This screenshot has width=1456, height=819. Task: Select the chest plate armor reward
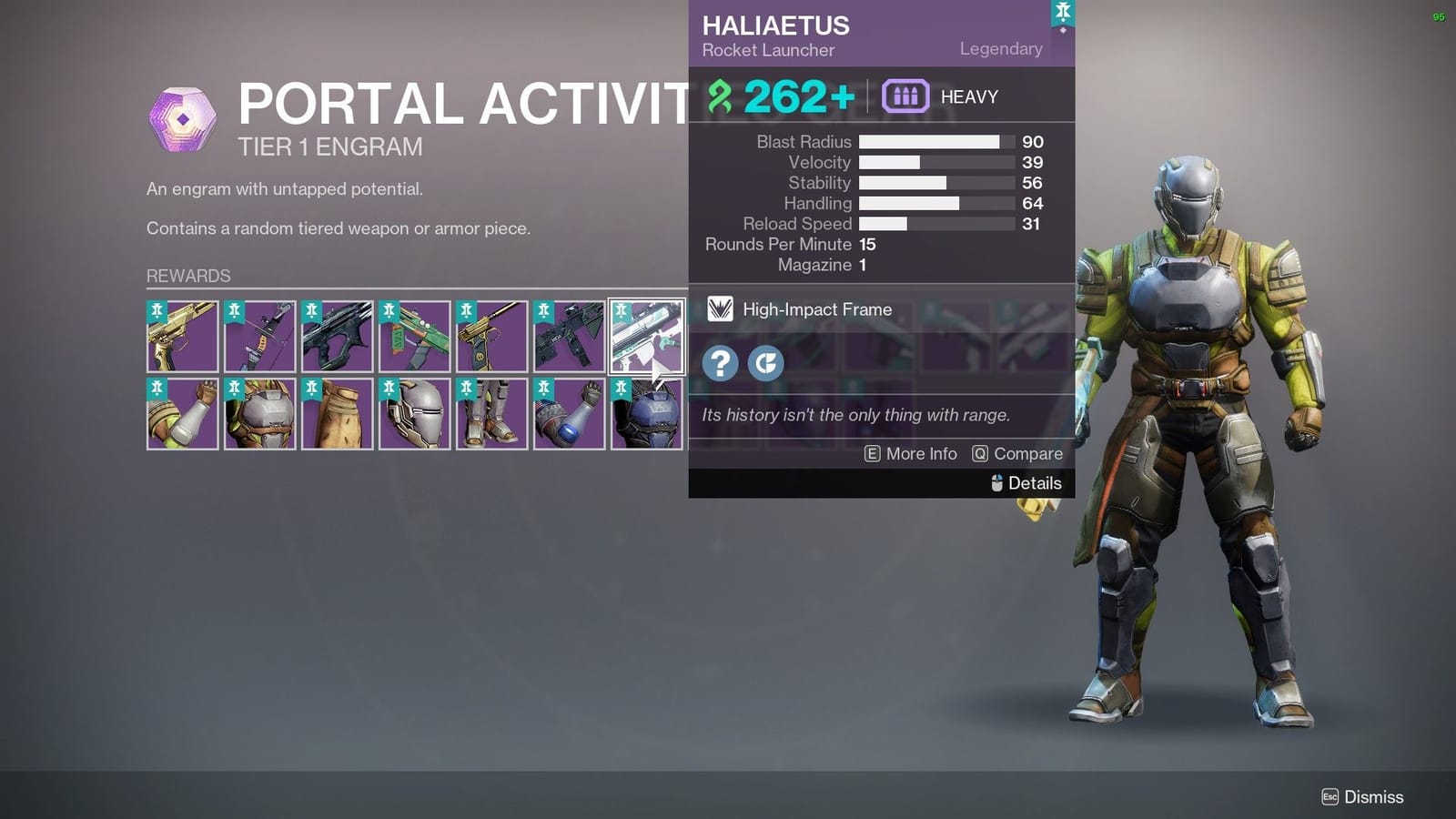[x=259, y=414]
